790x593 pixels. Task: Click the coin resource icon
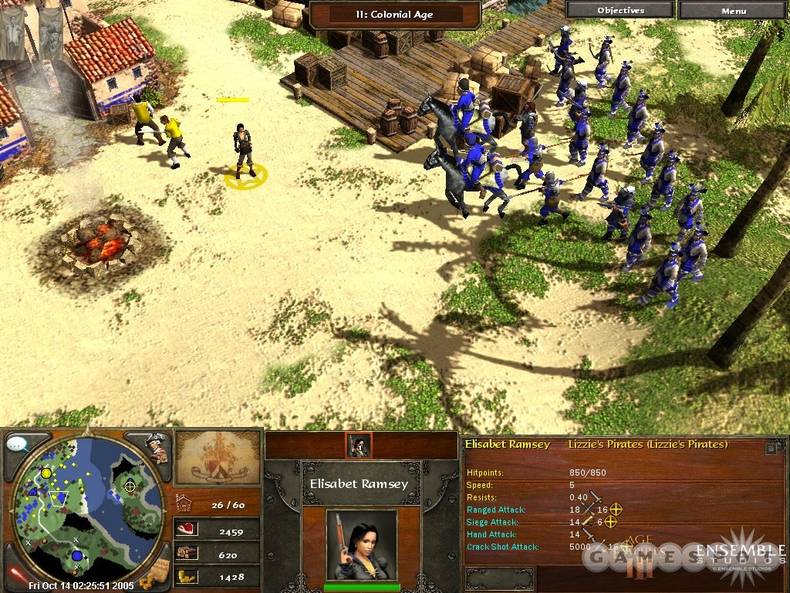tap(187, 576)
